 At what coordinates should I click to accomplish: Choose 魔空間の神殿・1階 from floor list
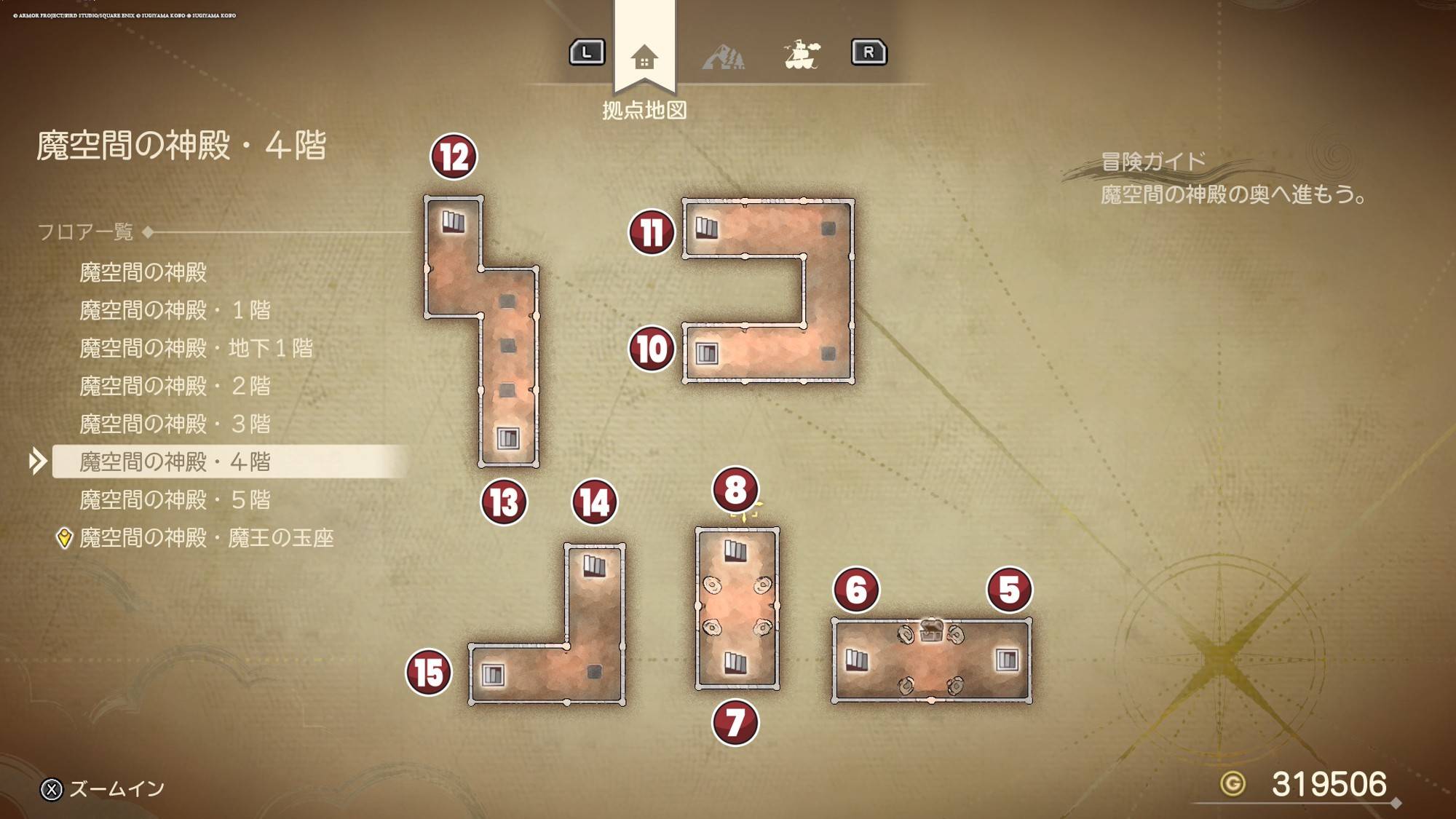[175, 310]
